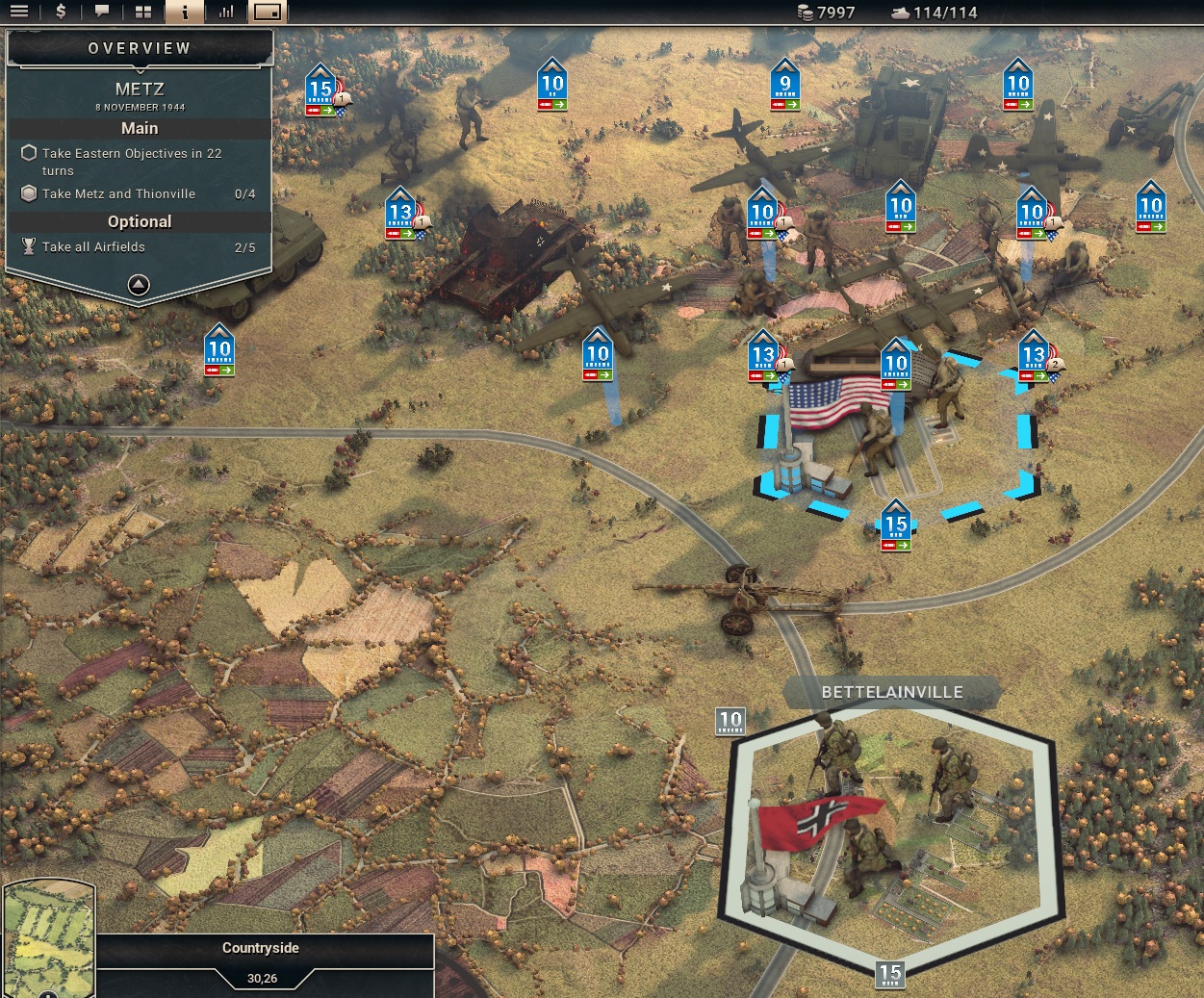Viewport: 1204px width, 998px height.
Task: Select the Take all Airfields optional objective
Action: point(93,246)
